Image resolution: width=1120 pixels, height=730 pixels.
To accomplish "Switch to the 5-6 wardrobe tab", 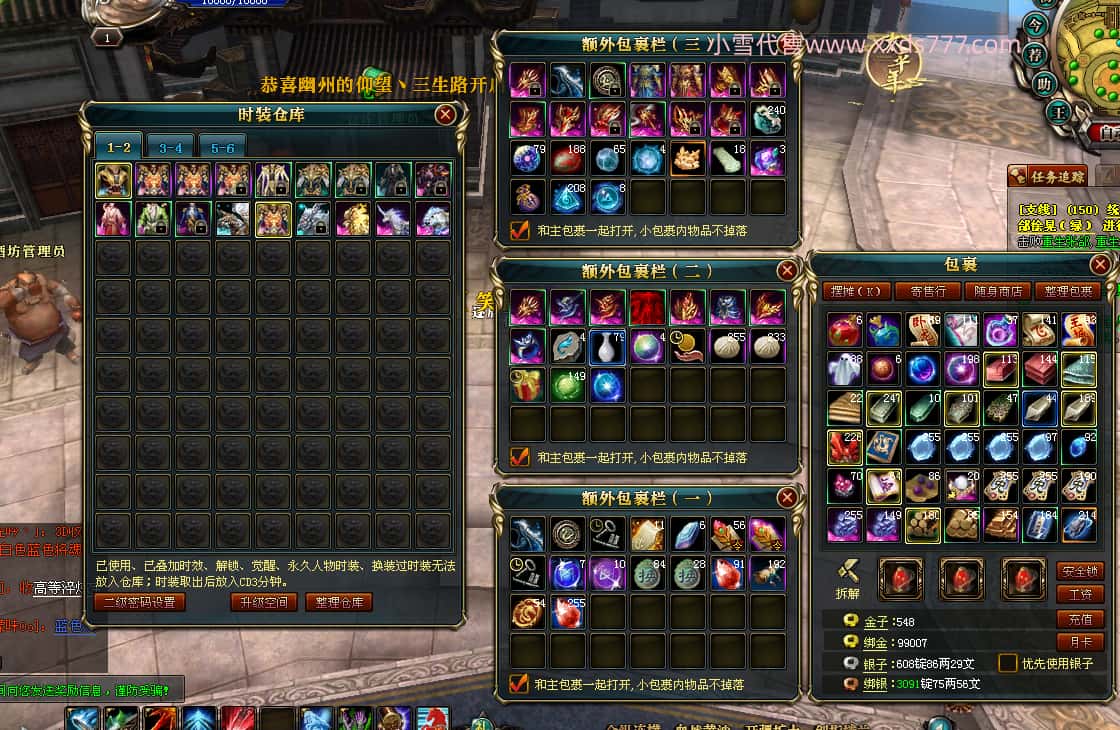I will click(222, 147).
